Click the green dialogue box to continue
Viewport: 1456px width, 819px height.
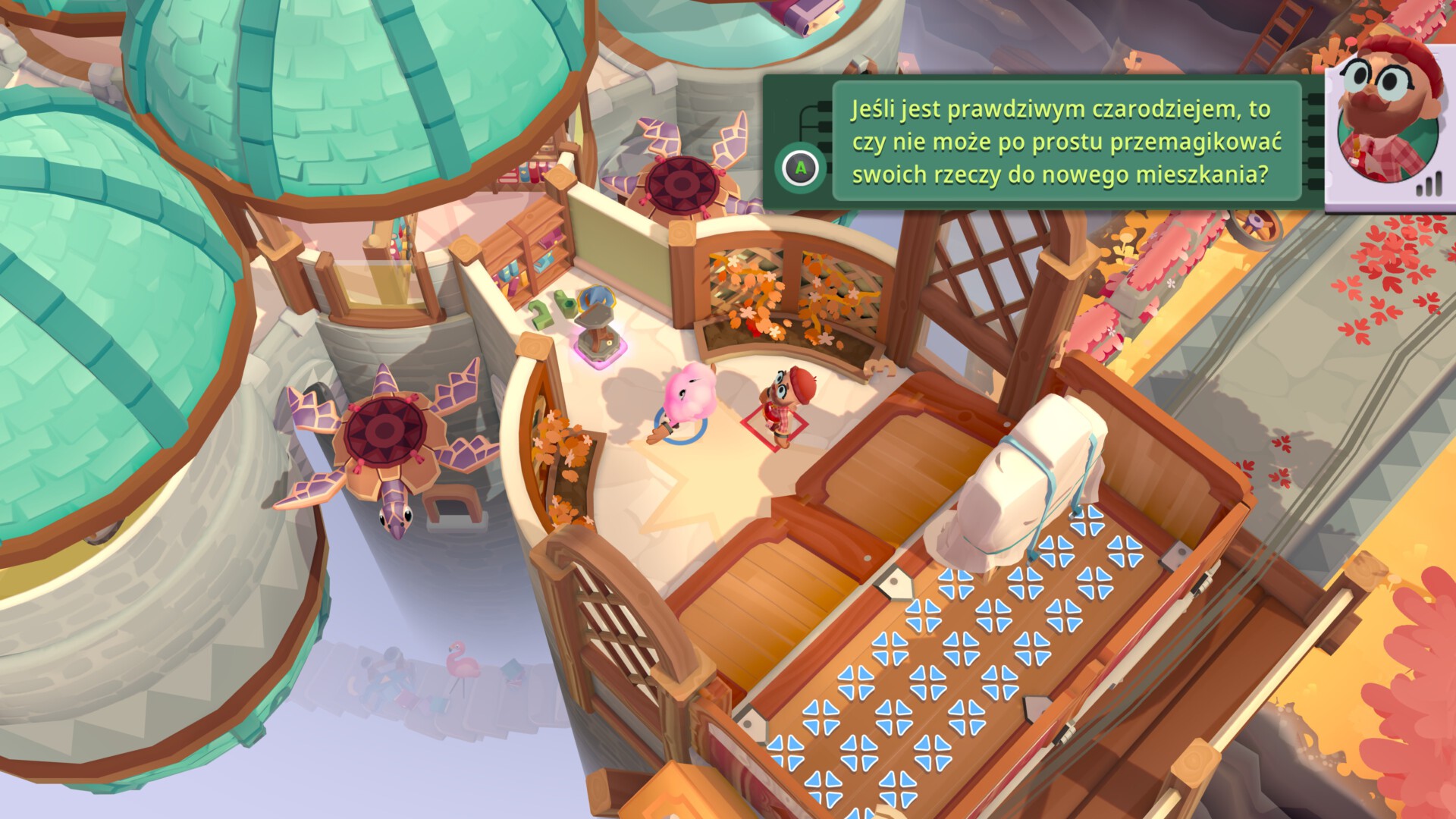coord(1059,142)
